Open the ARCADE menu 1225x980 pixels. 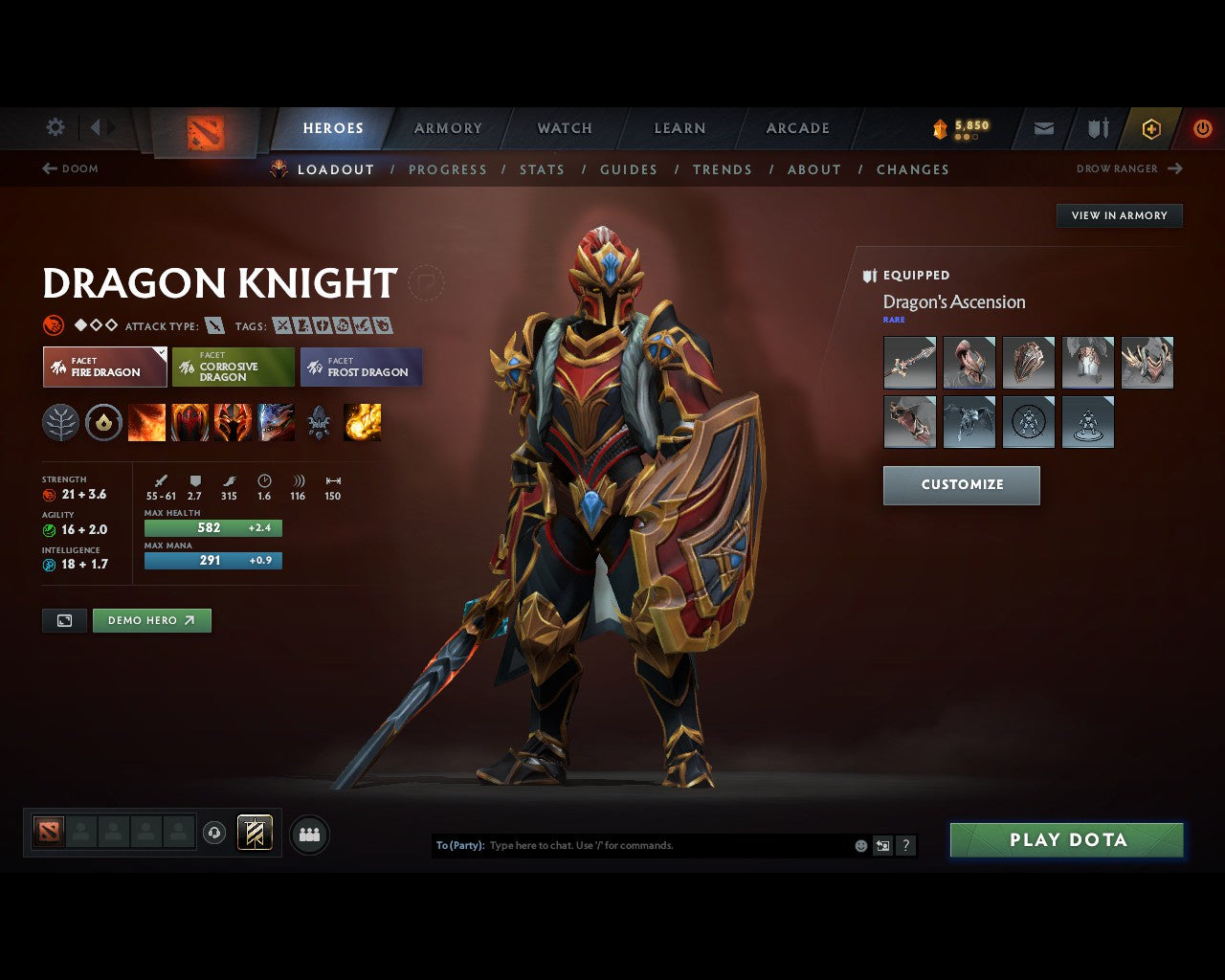tap(797, 127)
